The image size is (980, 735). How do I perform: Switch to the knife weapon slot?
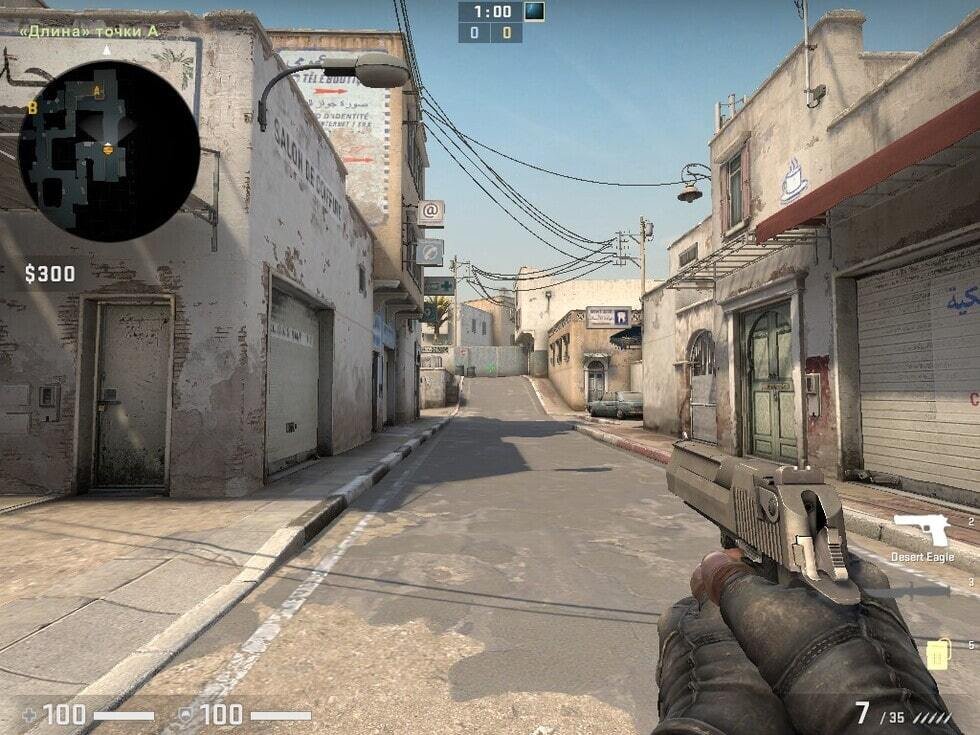[x=908, y=591]
